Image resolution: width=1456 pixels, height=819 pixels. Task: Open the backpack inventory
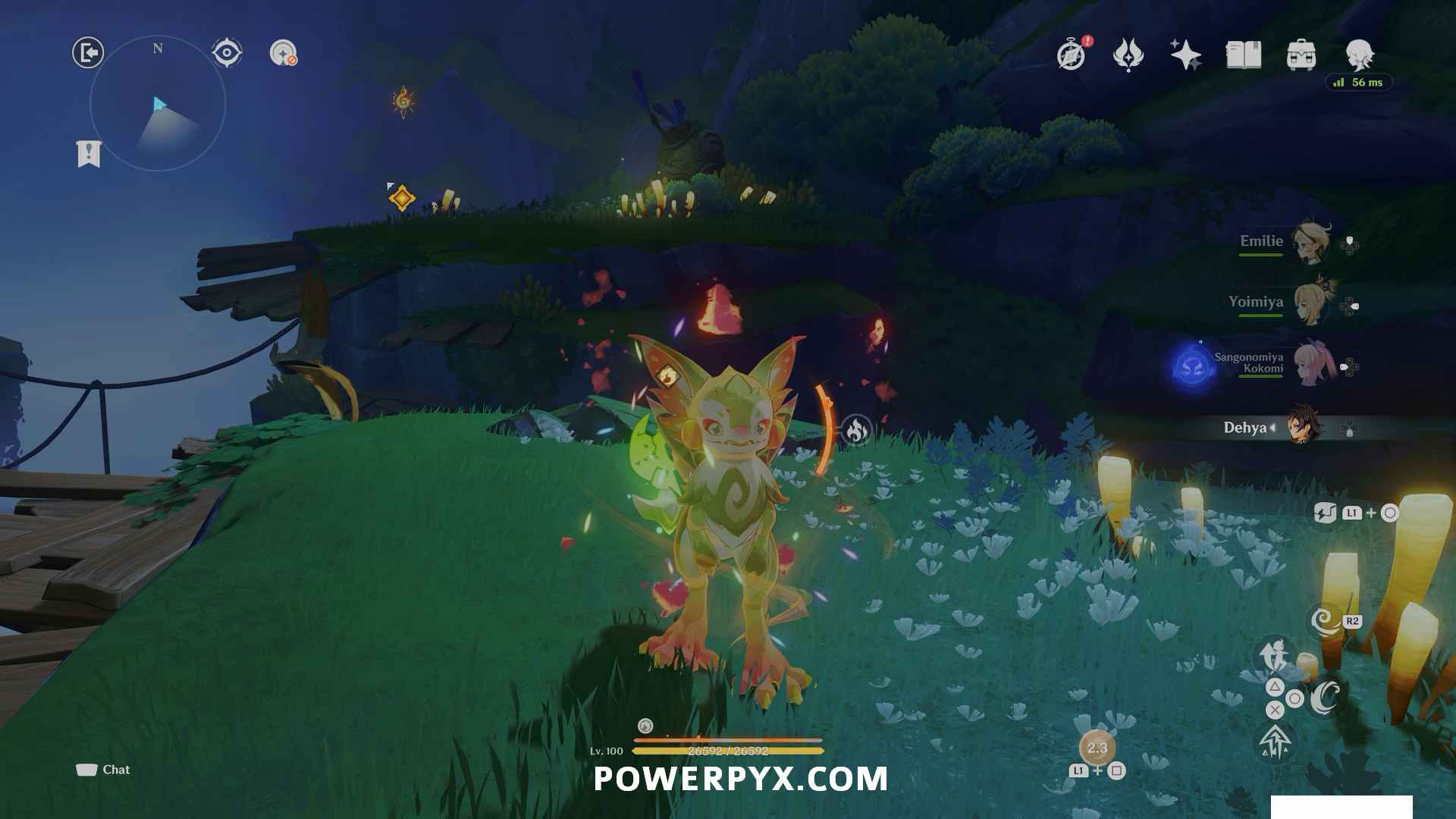point(1301,55)
